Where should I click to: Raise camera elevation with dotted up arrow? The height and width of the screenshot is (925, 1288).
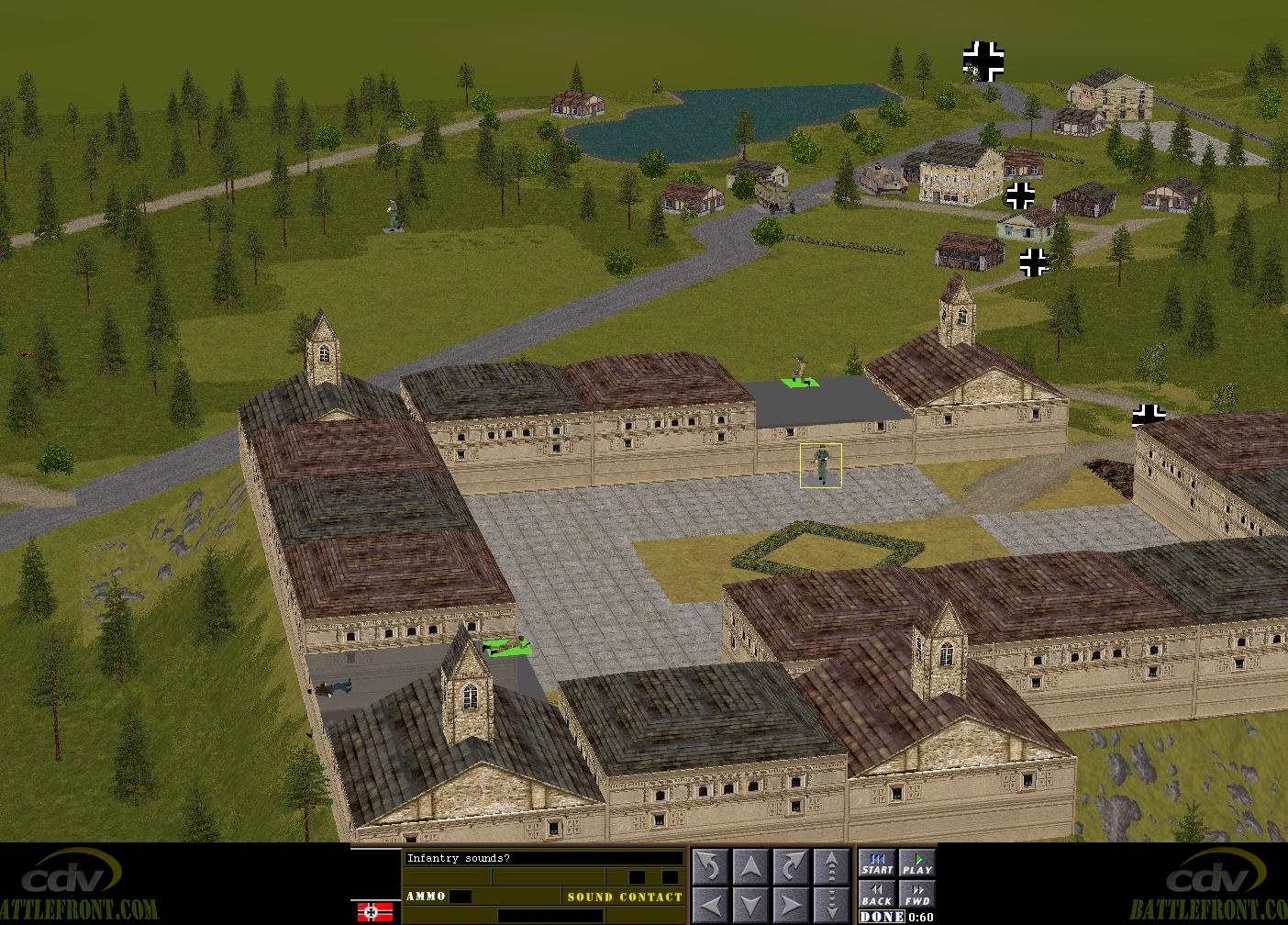[x=831, y=866]
